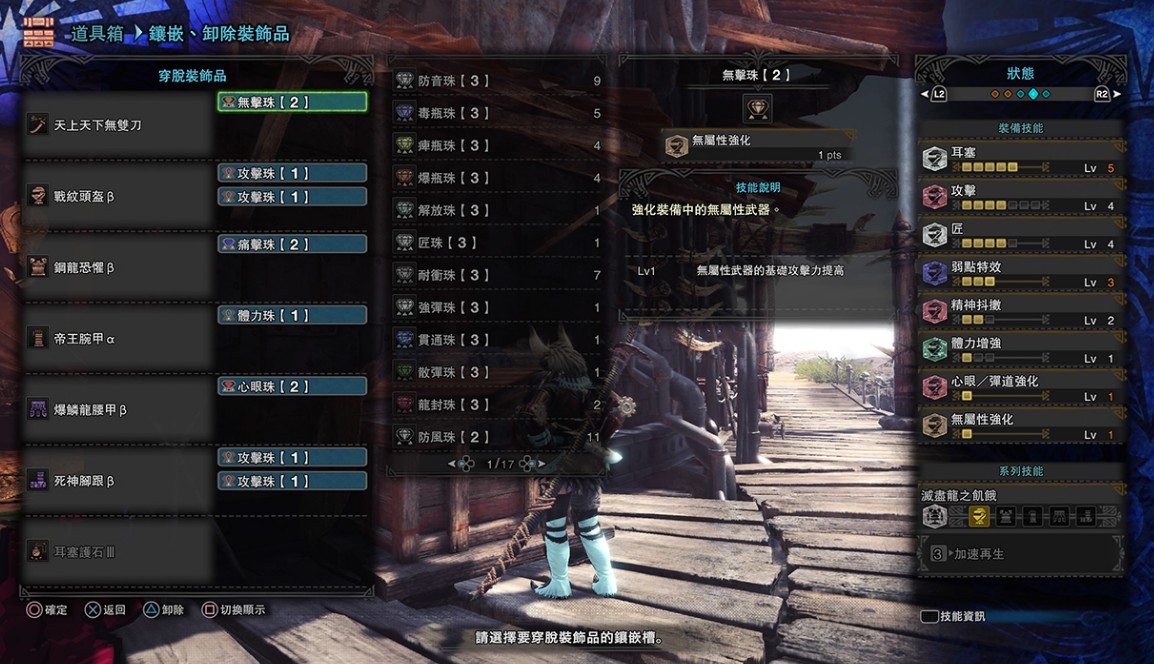Select 防風珠【2】 in the decoration list
1154x664 pixels.
click(500, 437)
